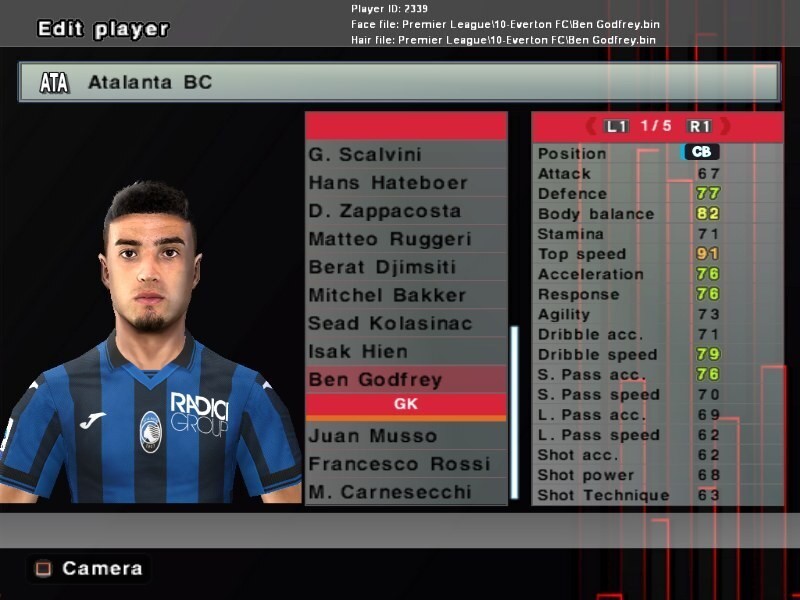
Task: Pick M. Carnesecchi in the roster
Action: (x=405, y=492)
